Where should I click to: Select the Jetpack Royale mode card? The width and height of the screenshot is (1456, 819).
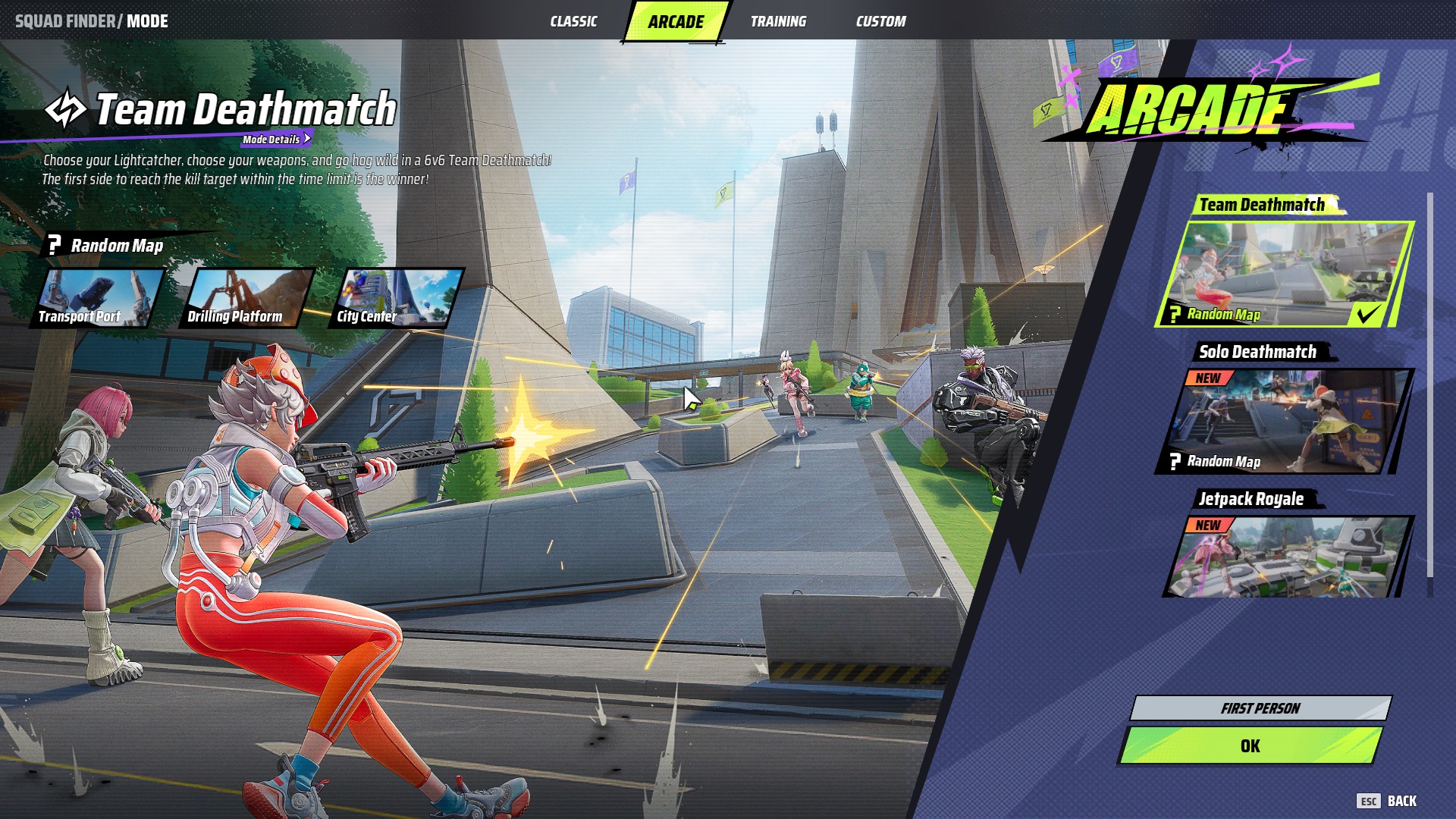(x=1285, y=557)
